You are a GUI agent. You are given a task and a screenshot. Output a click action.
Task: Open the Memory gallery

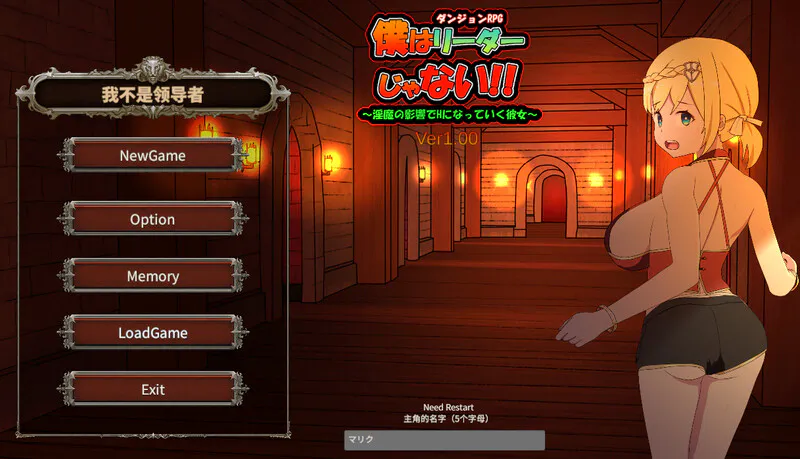152,276
